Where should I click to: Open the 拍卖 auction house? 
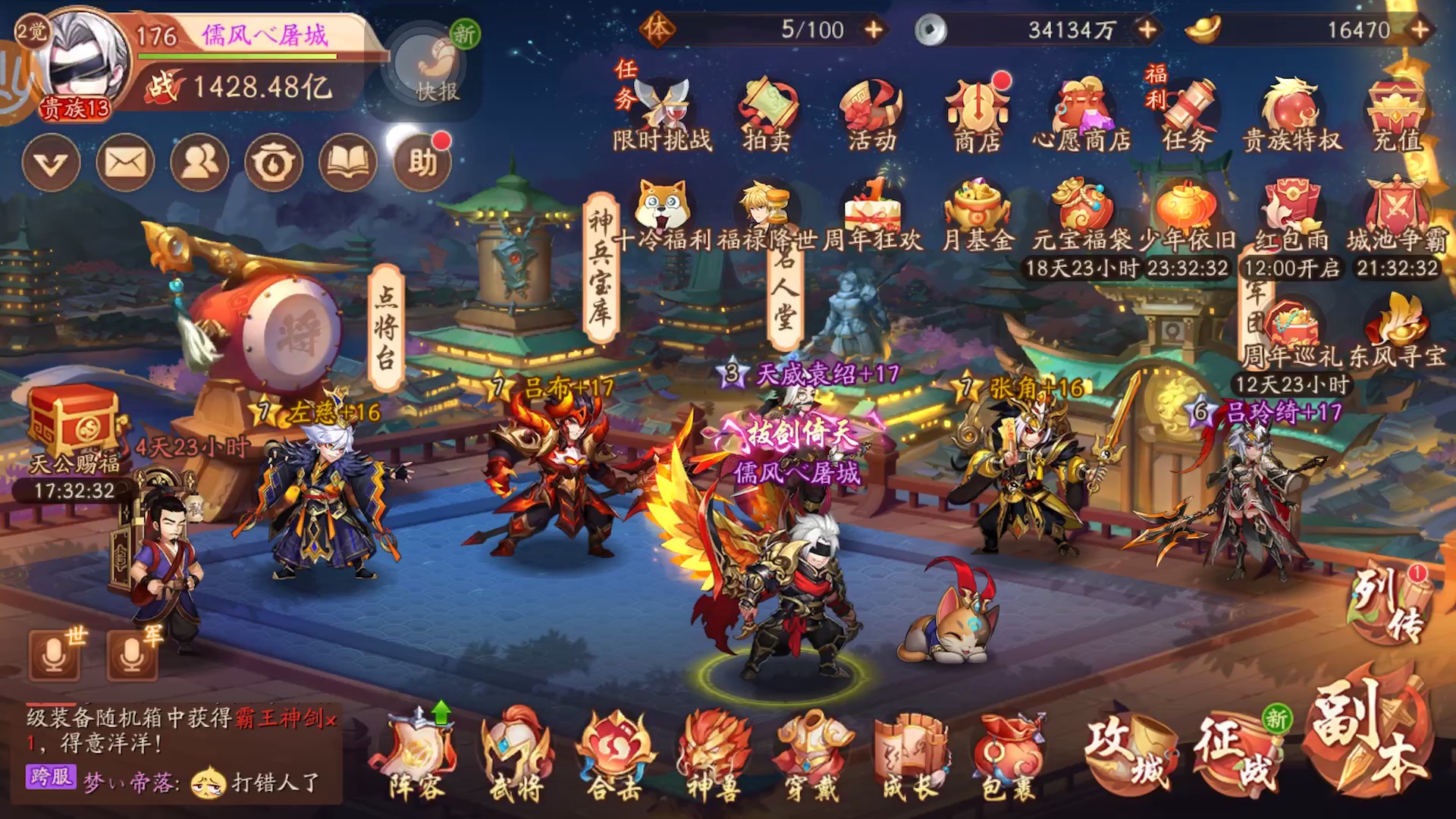(x=767, y=114)
